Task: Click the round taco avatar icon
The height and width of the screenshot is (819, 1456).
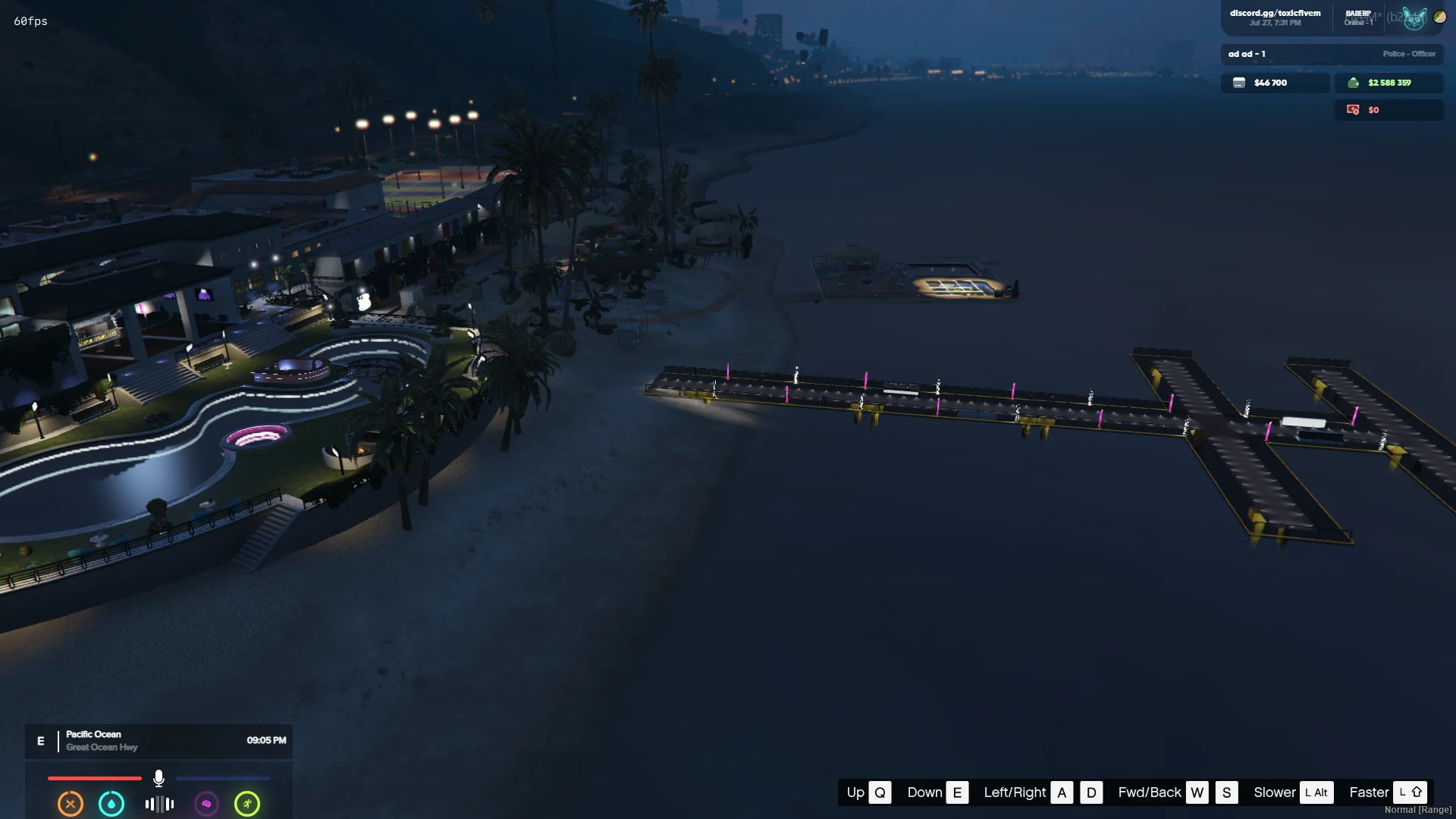Action: pyautogui.click(x=1439, y=17)
